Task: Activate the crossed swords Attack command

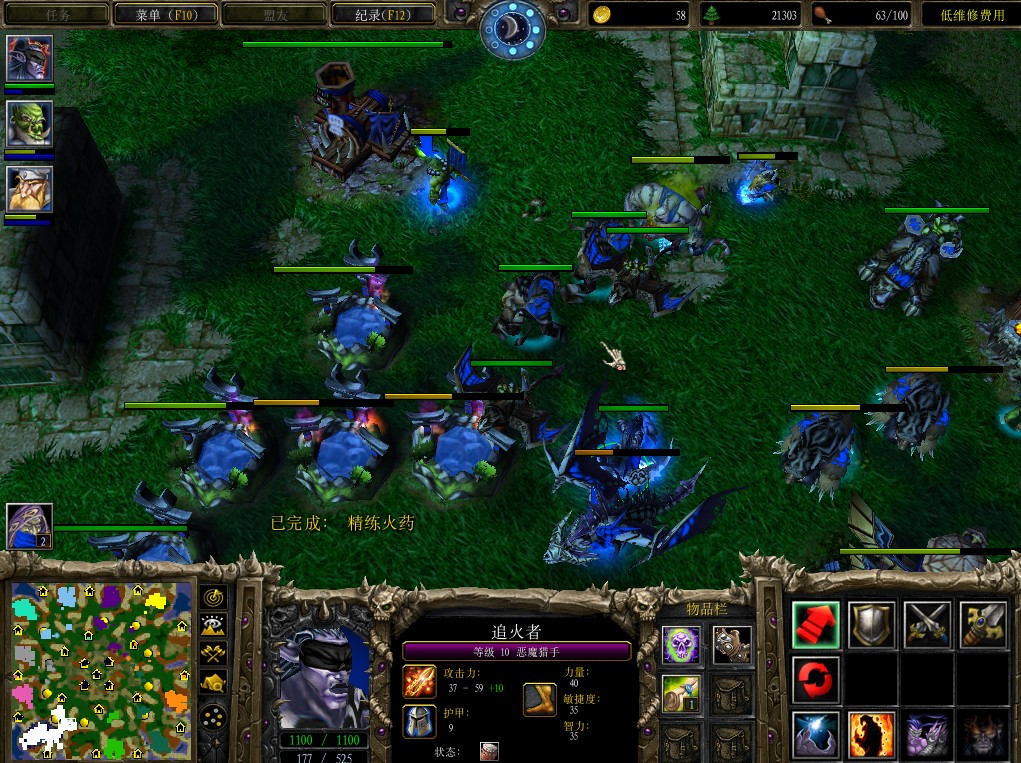Action: click(x=927, y=624)
